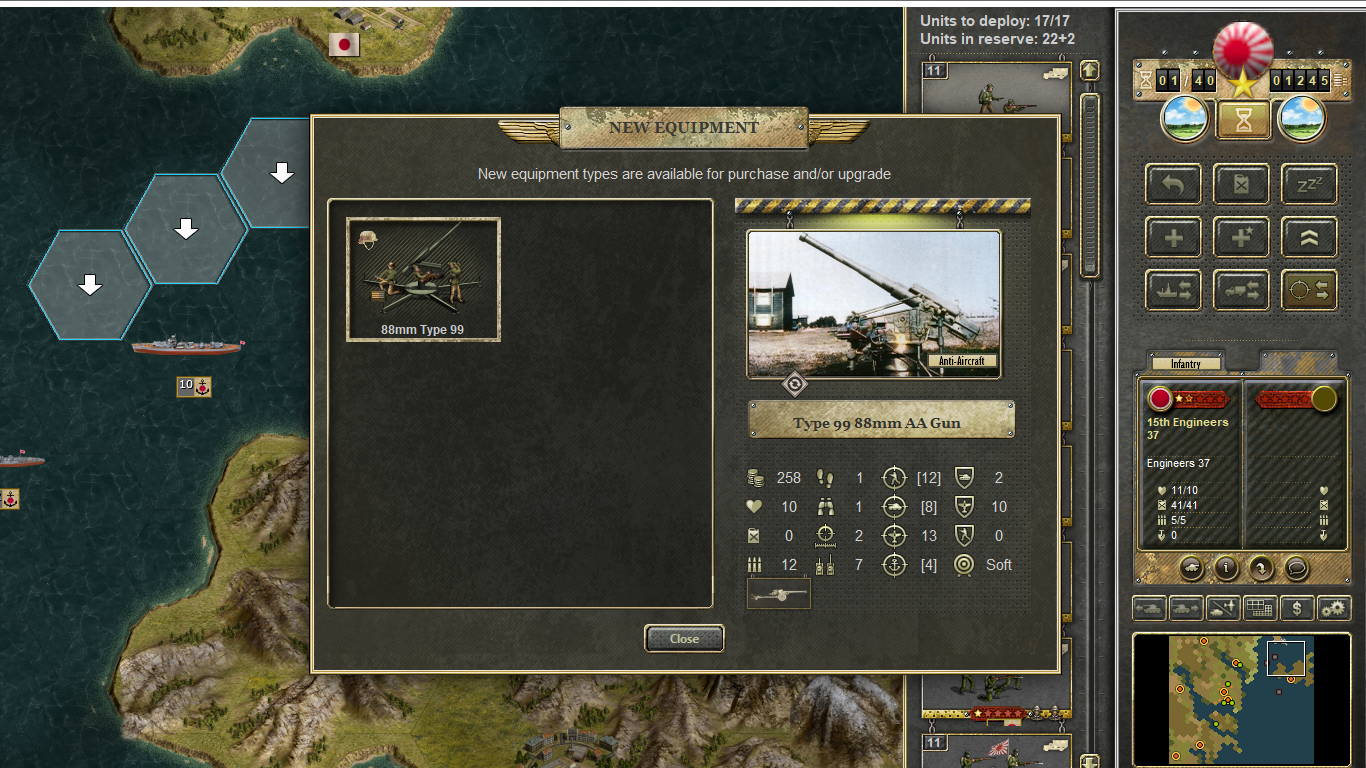Image resolution: width=1366 pixels, height=768 pixels.
Task: Click the rotate icon below the gun photo
Action: pyautogui.click(x=794, y=384)
